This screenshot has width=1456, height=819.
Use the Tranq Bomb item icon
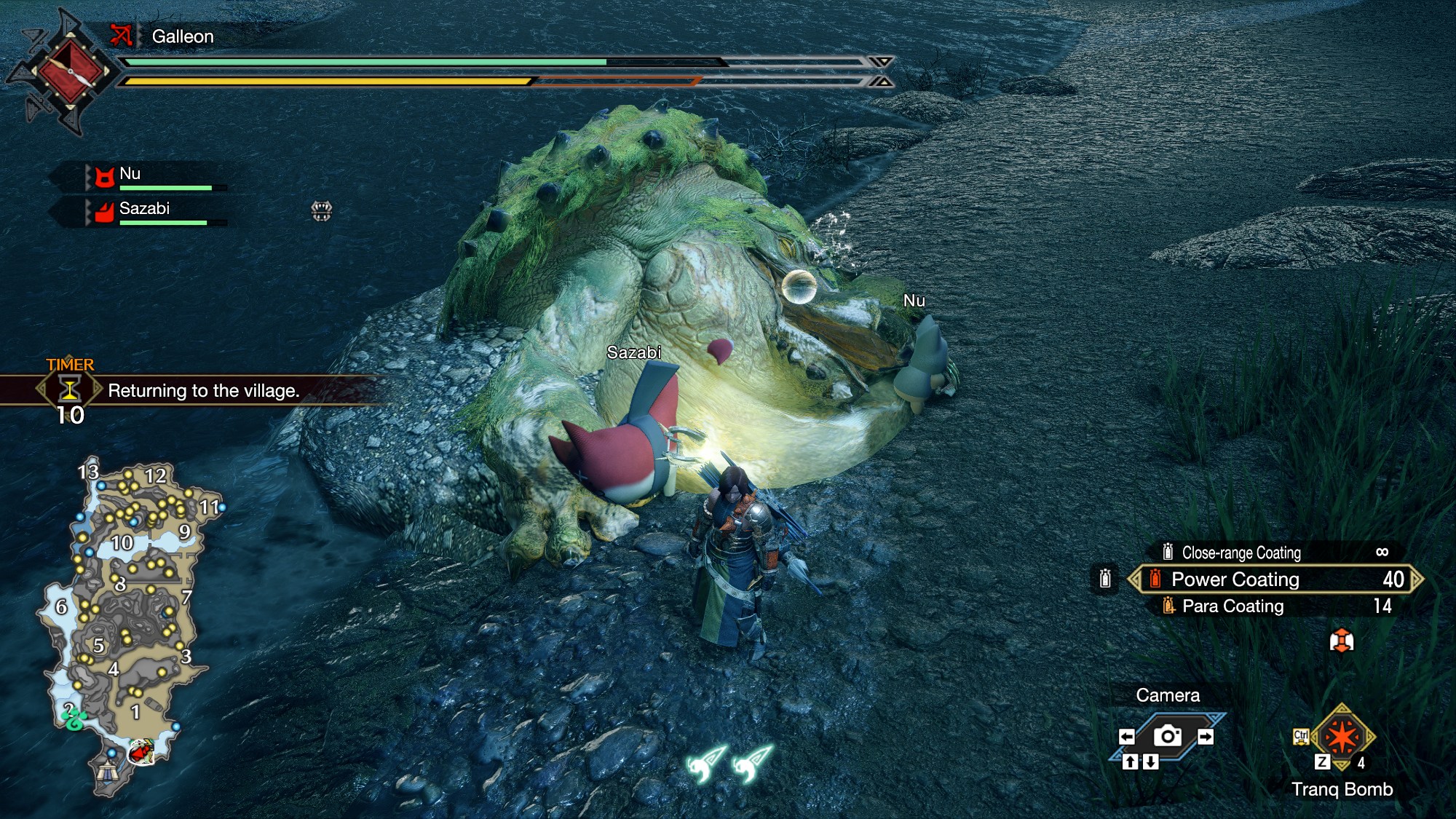pyautogui.click(x=1342, y=737)
